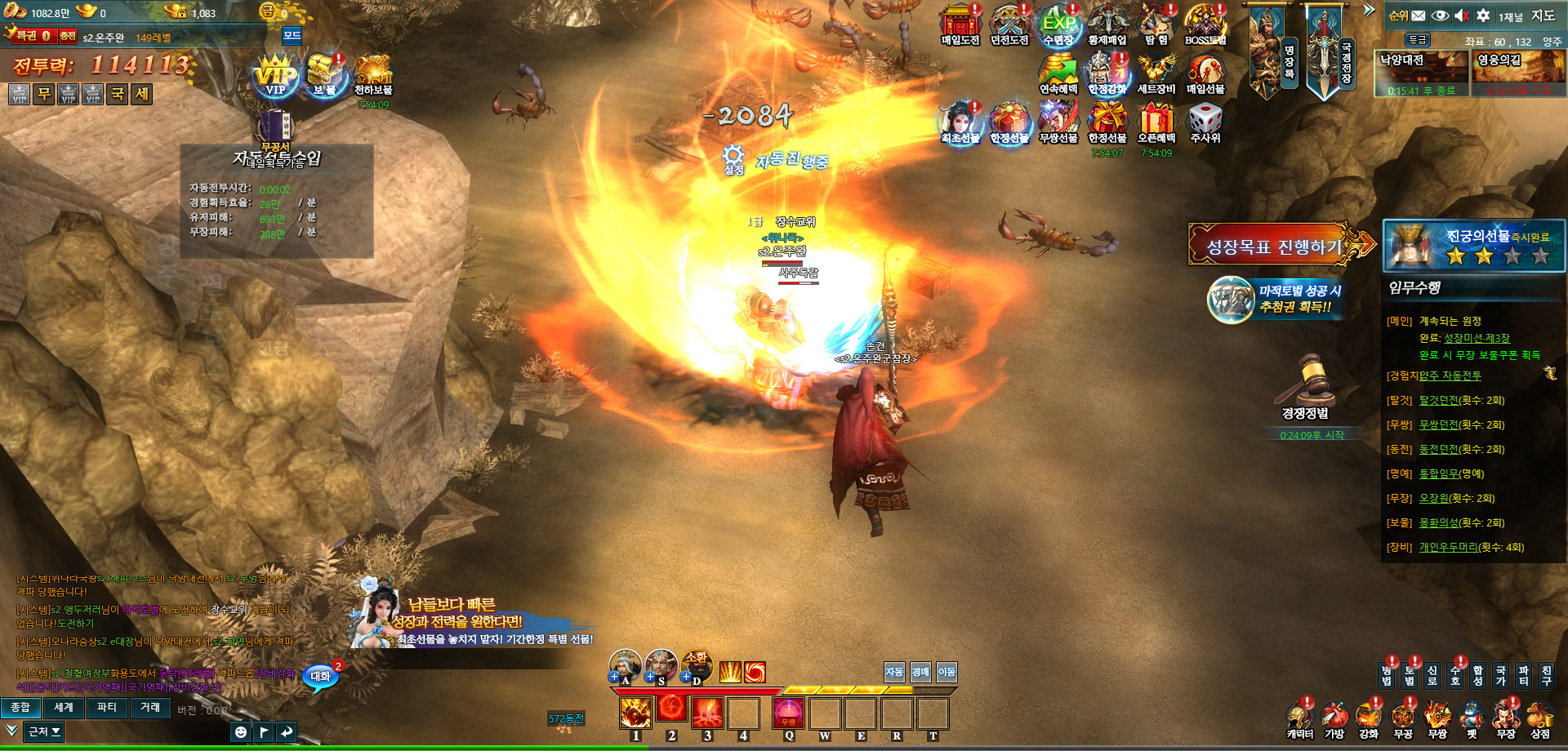Check the mail envelope icon
This screenshot has height=751, width=1568.
point(1419,16)
